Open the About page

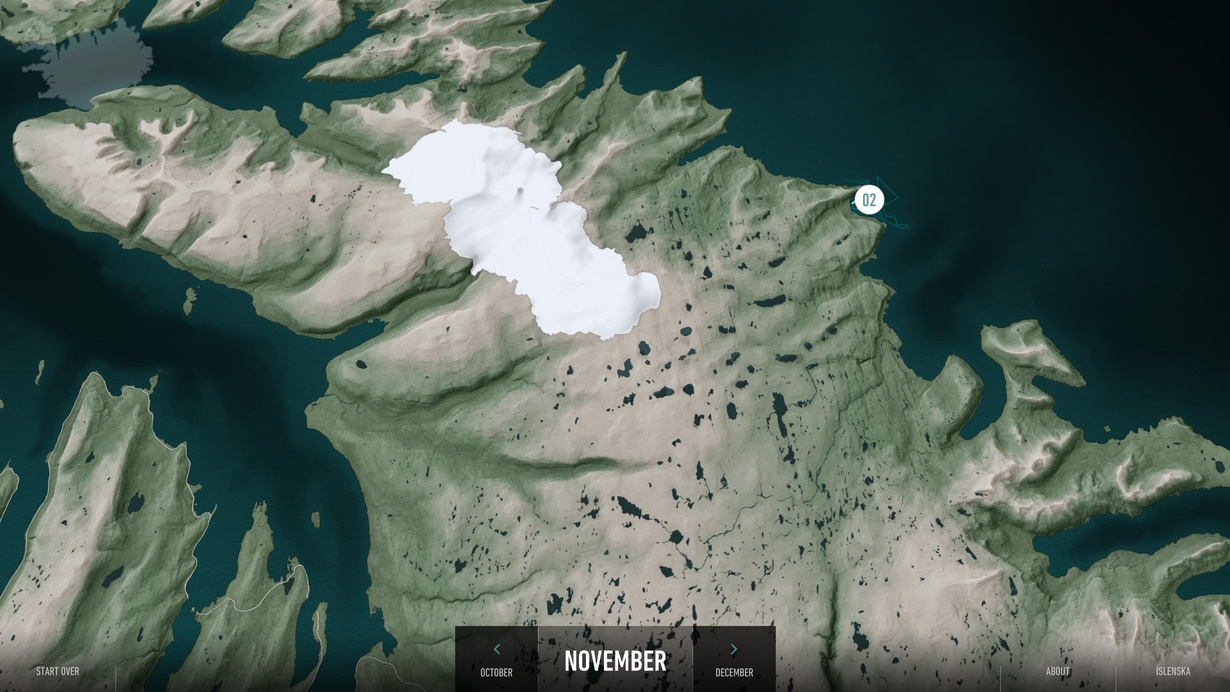pos(1057,671)
